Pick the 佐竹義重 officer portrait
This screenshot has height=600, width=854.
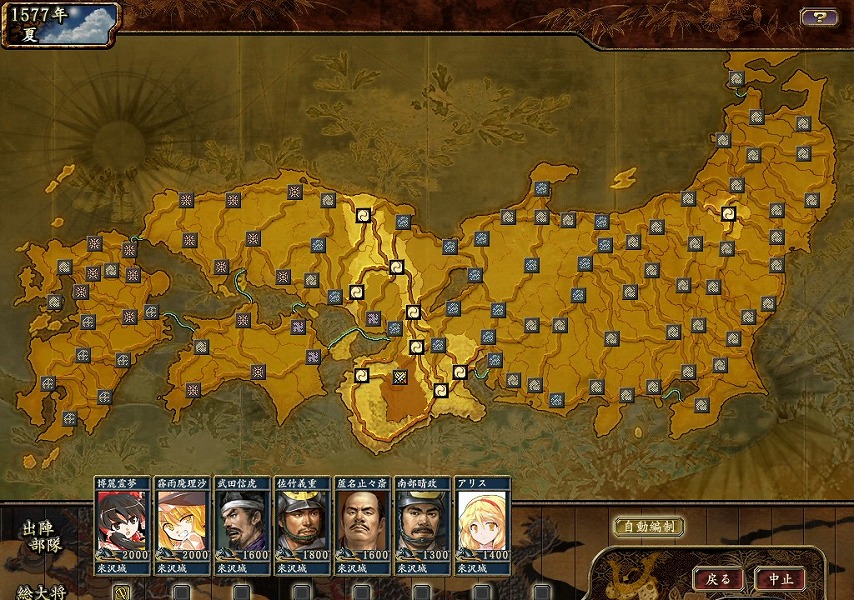tap(302, 525)
